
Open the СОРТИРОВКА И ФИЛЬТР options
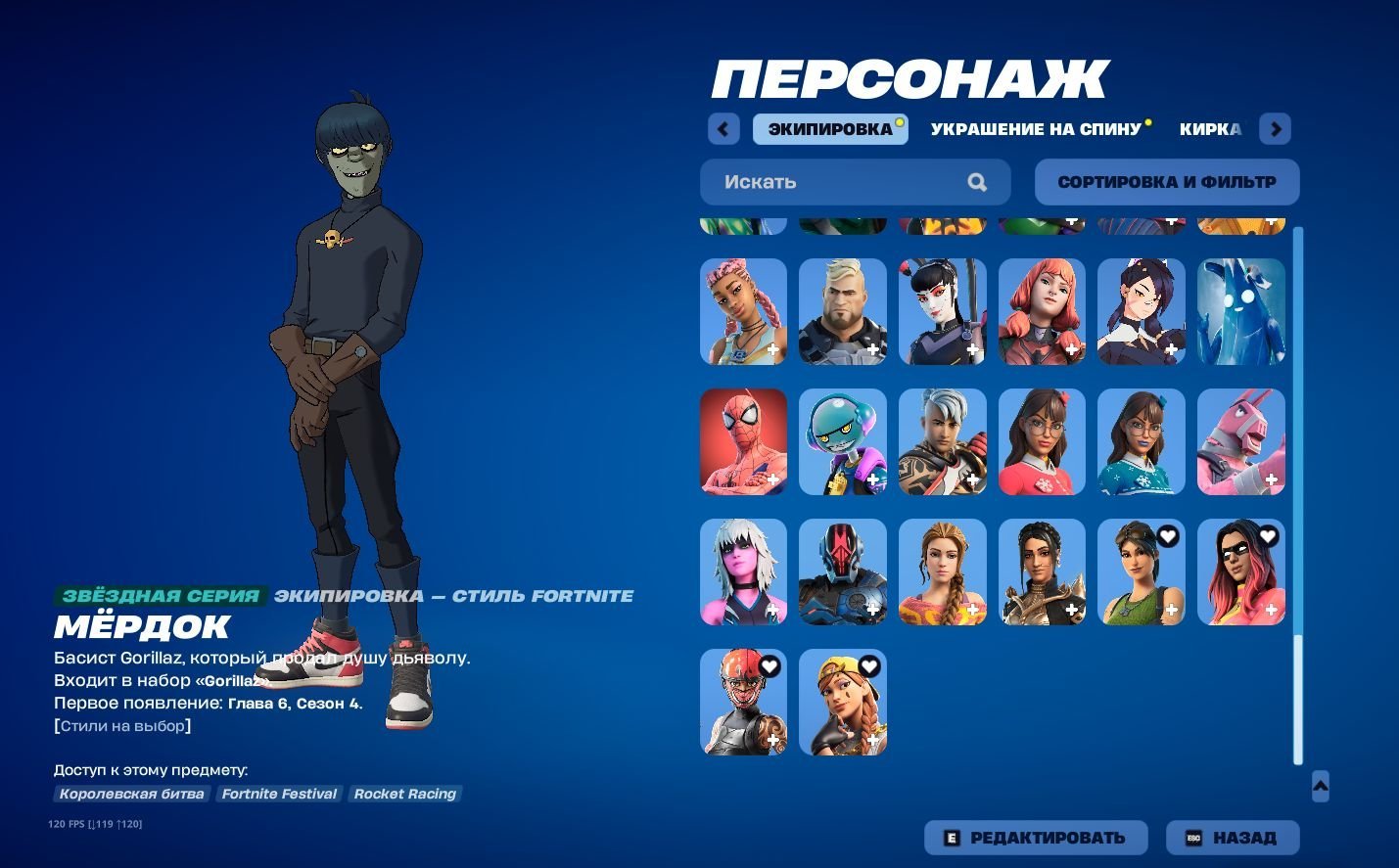[1166, 182]
